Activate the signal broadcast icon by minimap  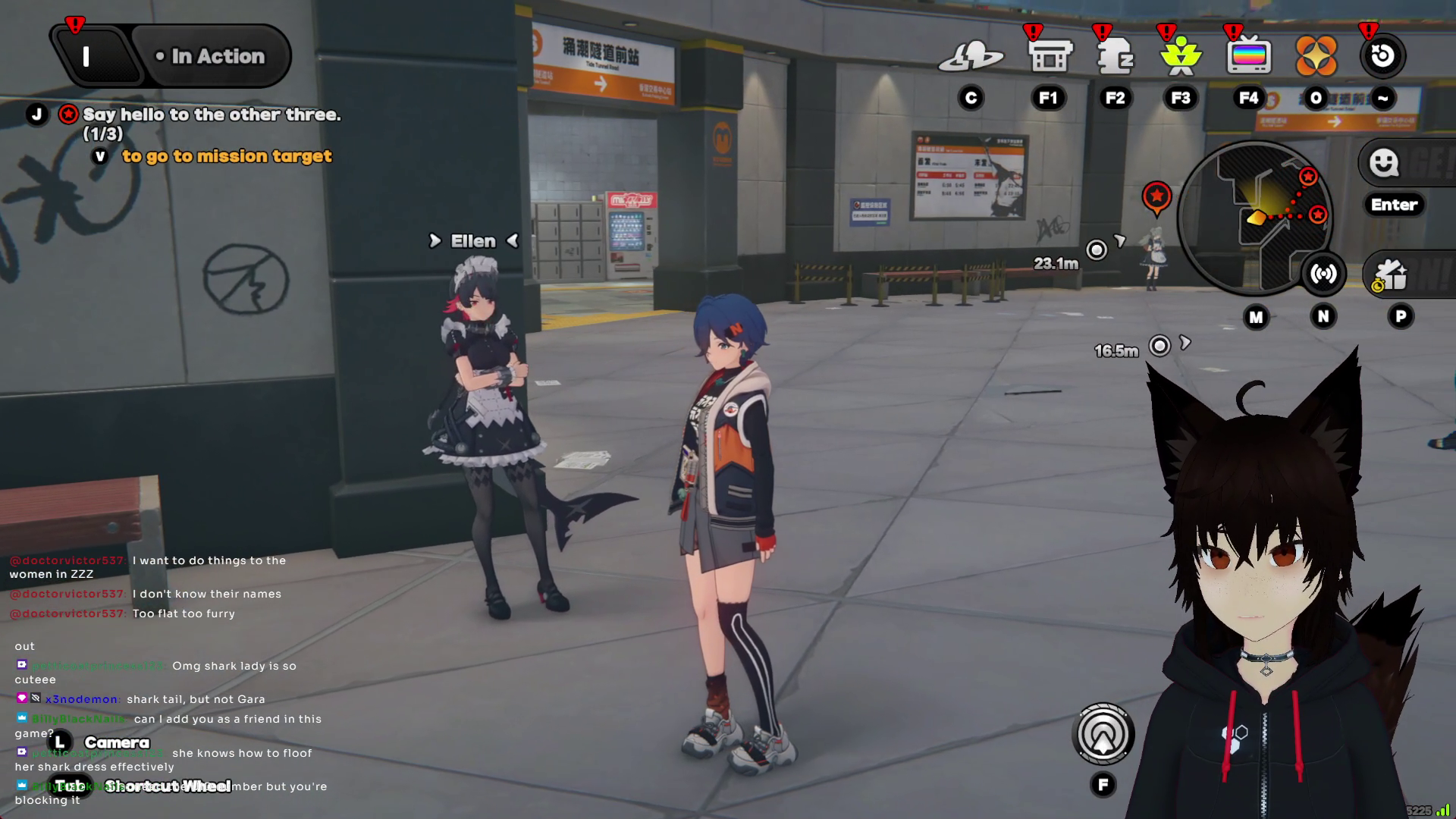pos(1323,275)
